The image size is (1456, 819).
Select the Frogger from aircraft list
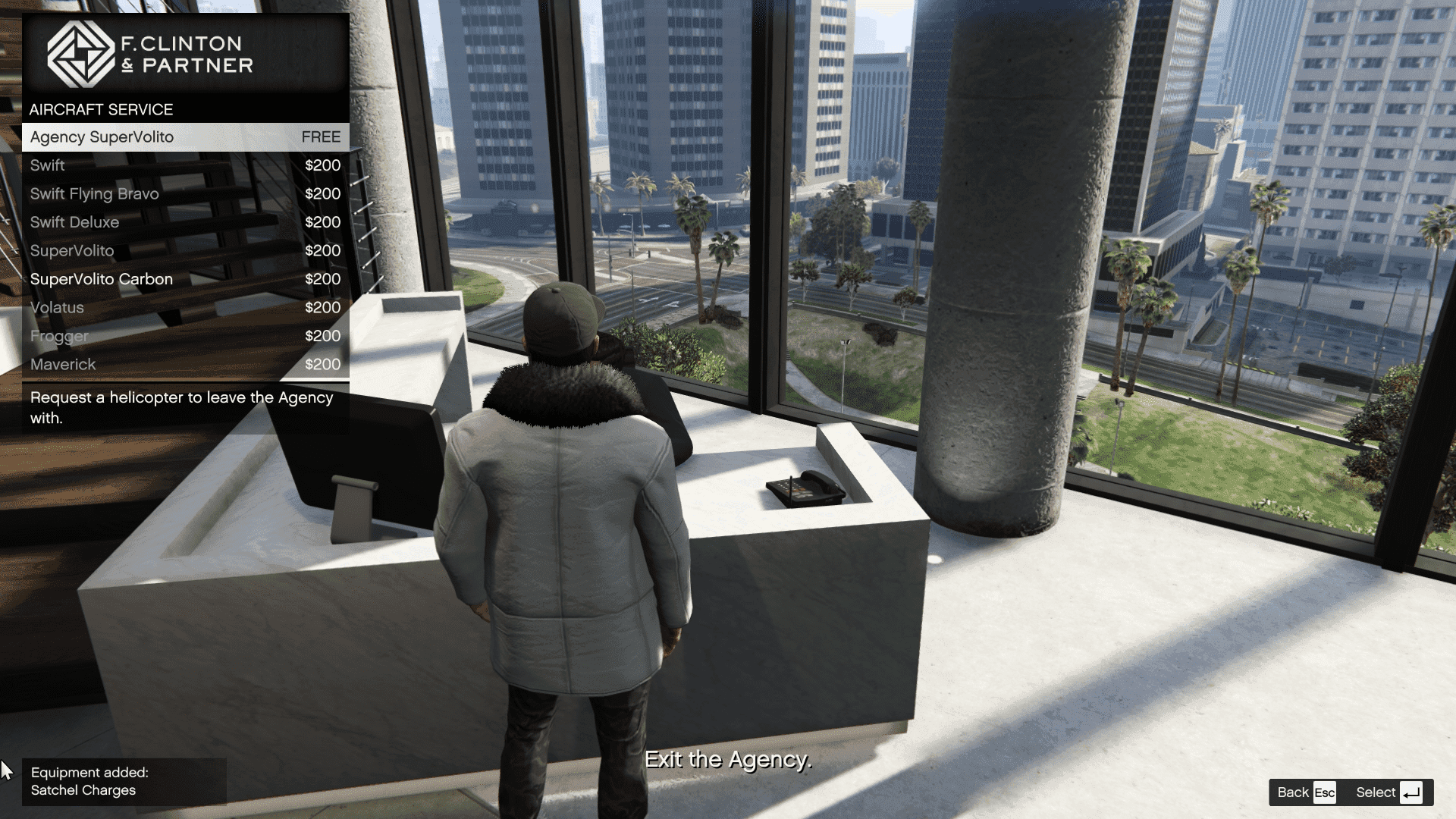185,336
